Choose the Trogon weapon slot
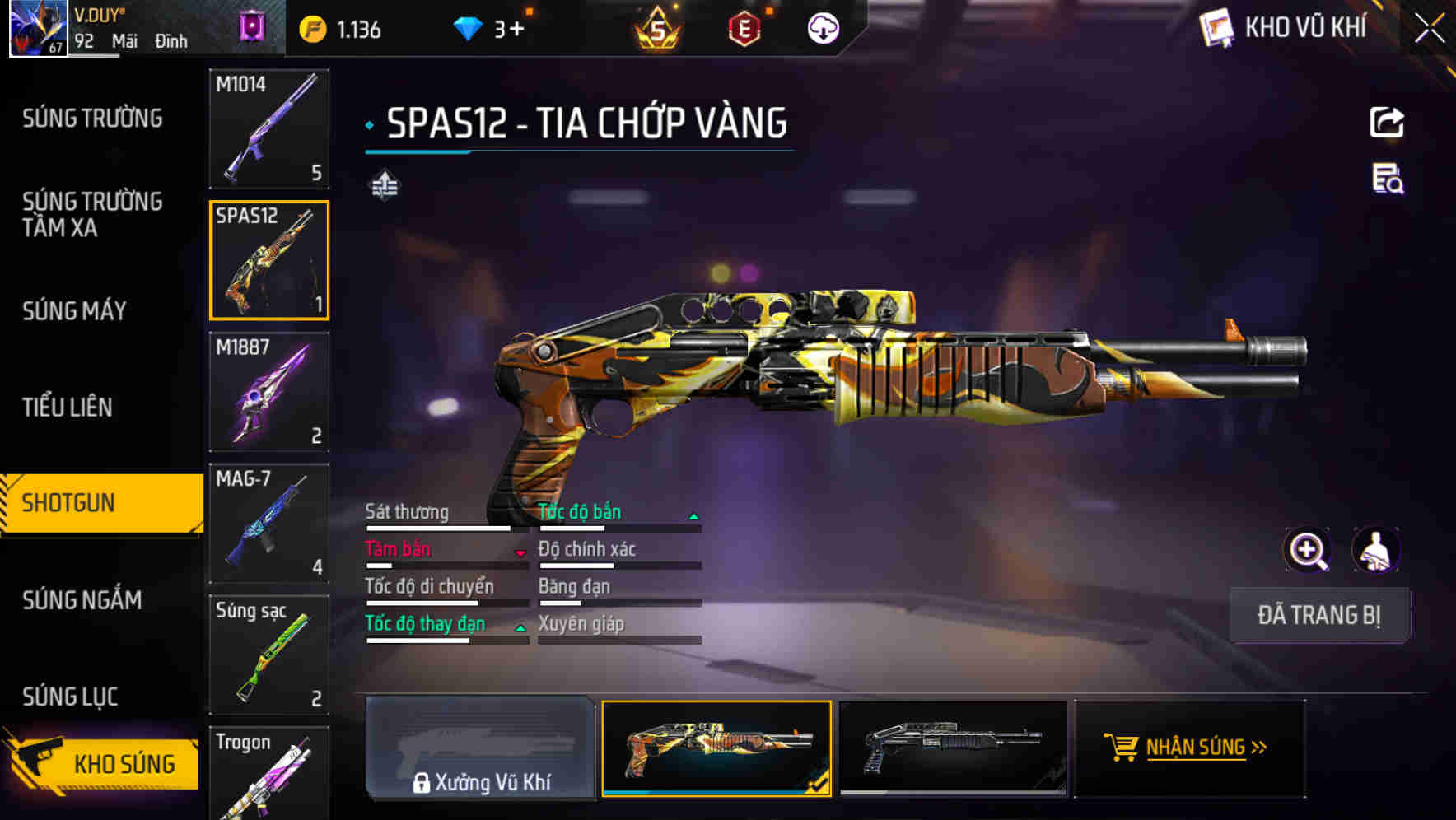1456x820 pixels. (268, 774)
